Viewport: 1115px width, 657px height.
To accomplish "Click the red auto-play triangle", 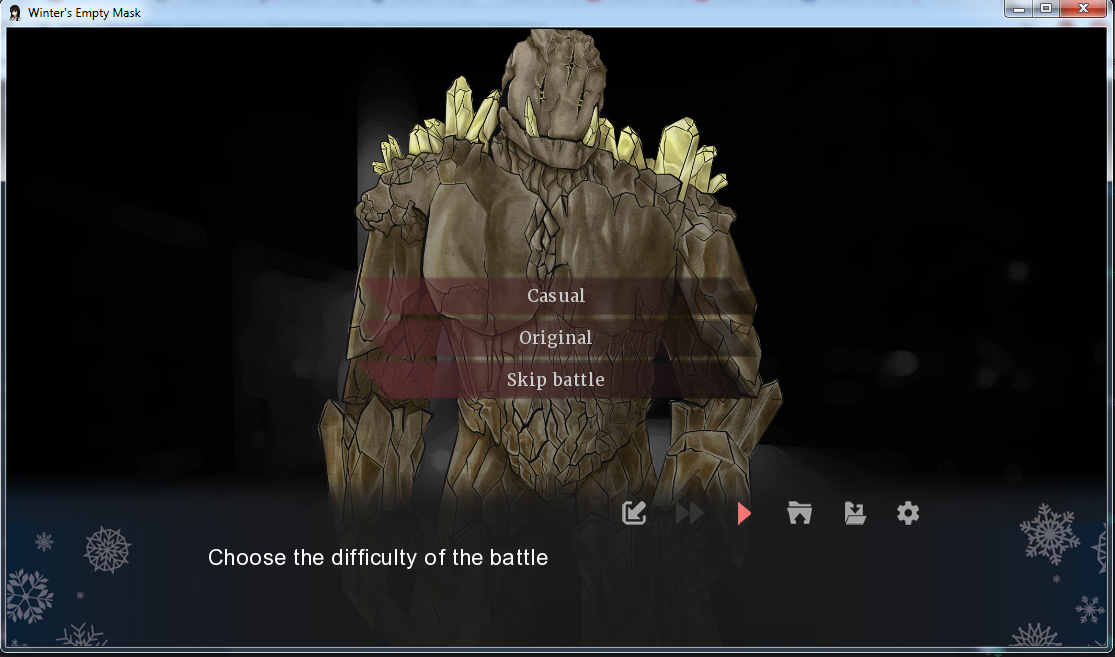I will coord(743,513).
